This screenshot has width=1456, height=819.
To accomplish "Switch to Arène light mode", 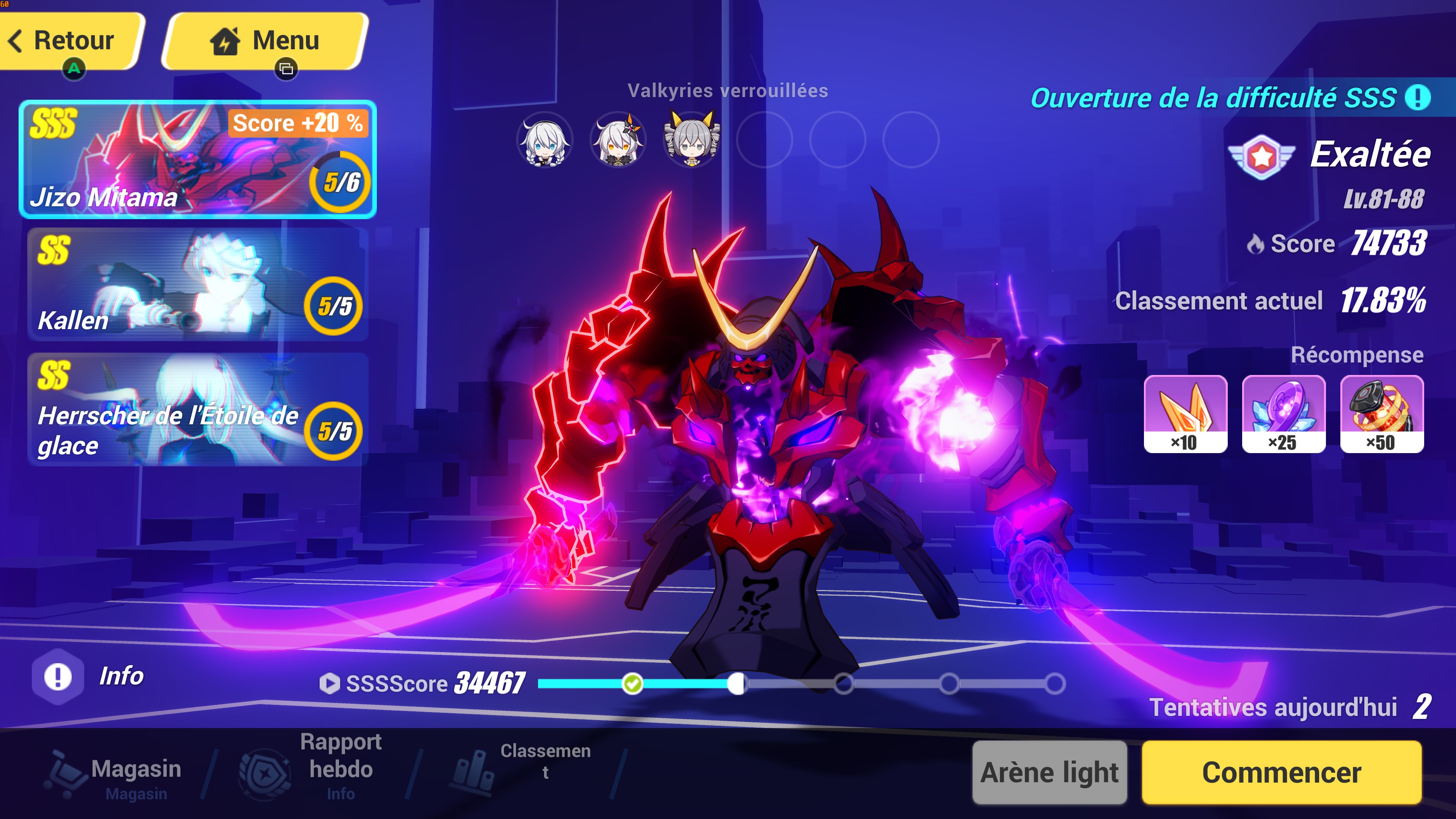I will tap(1050, 772).
